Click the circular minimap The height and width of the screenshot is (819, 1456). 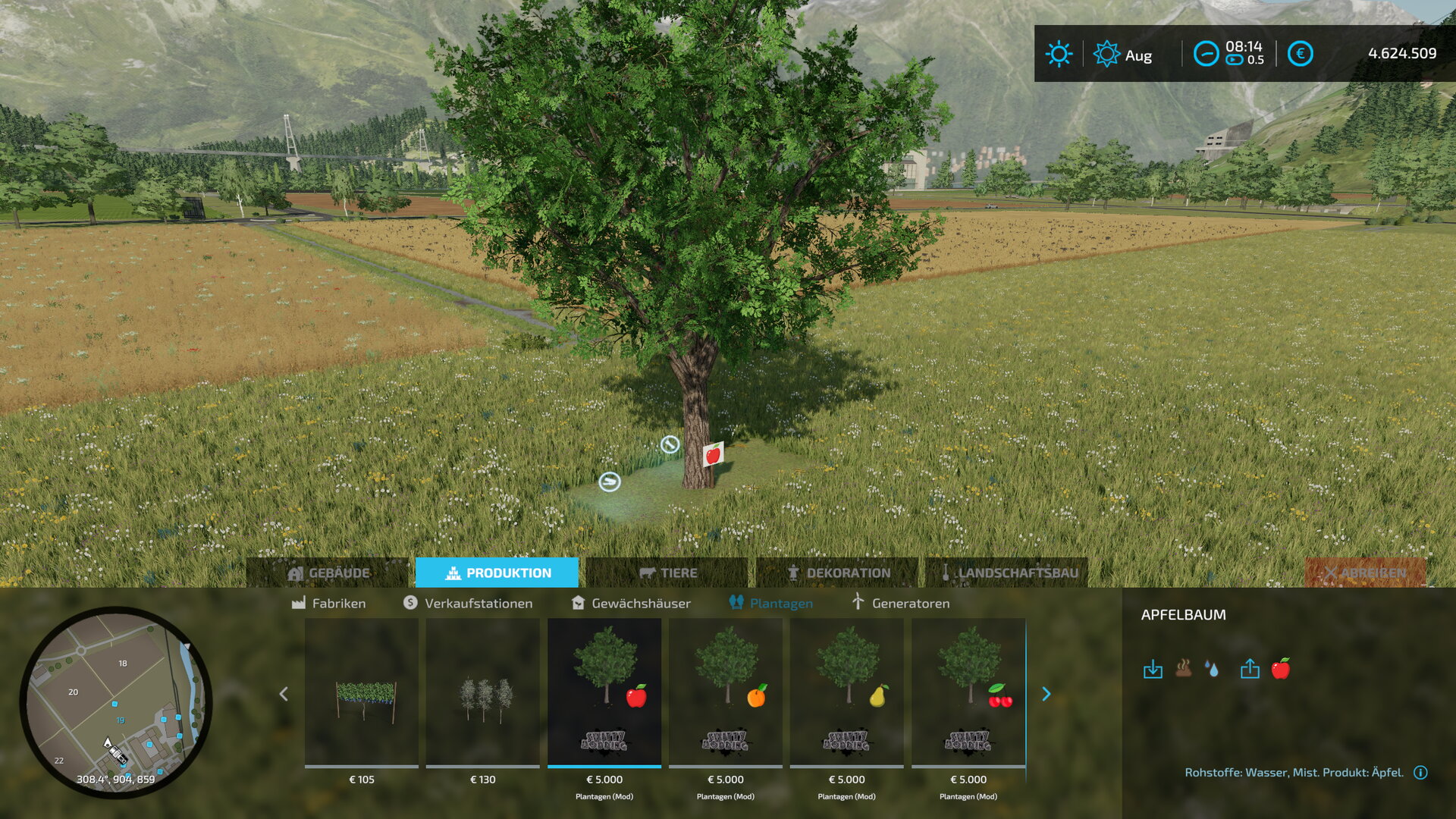coord(115,701)
